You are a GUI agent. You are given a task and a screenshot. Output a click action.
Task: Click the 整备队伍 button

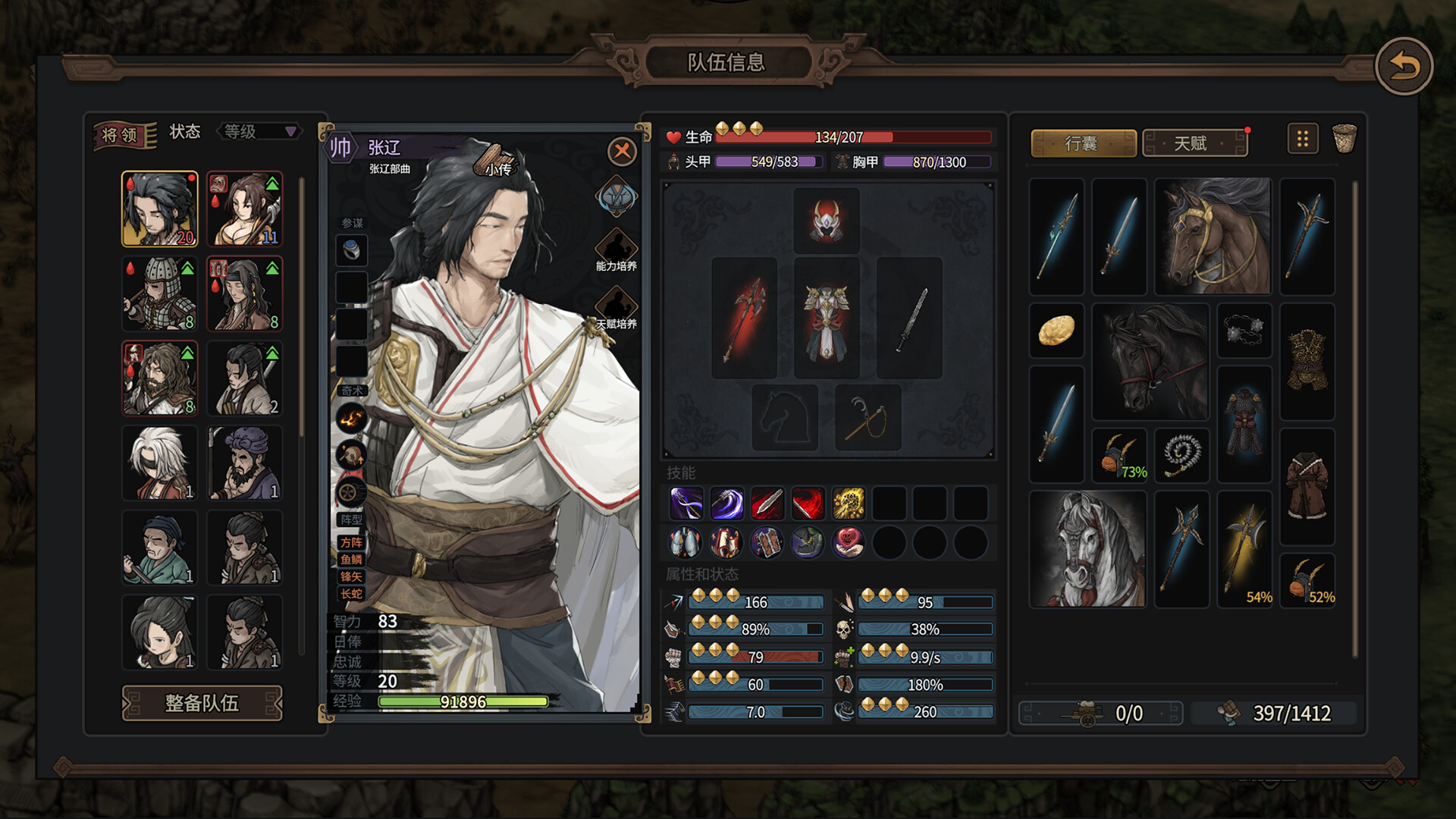tap(201, 704)
